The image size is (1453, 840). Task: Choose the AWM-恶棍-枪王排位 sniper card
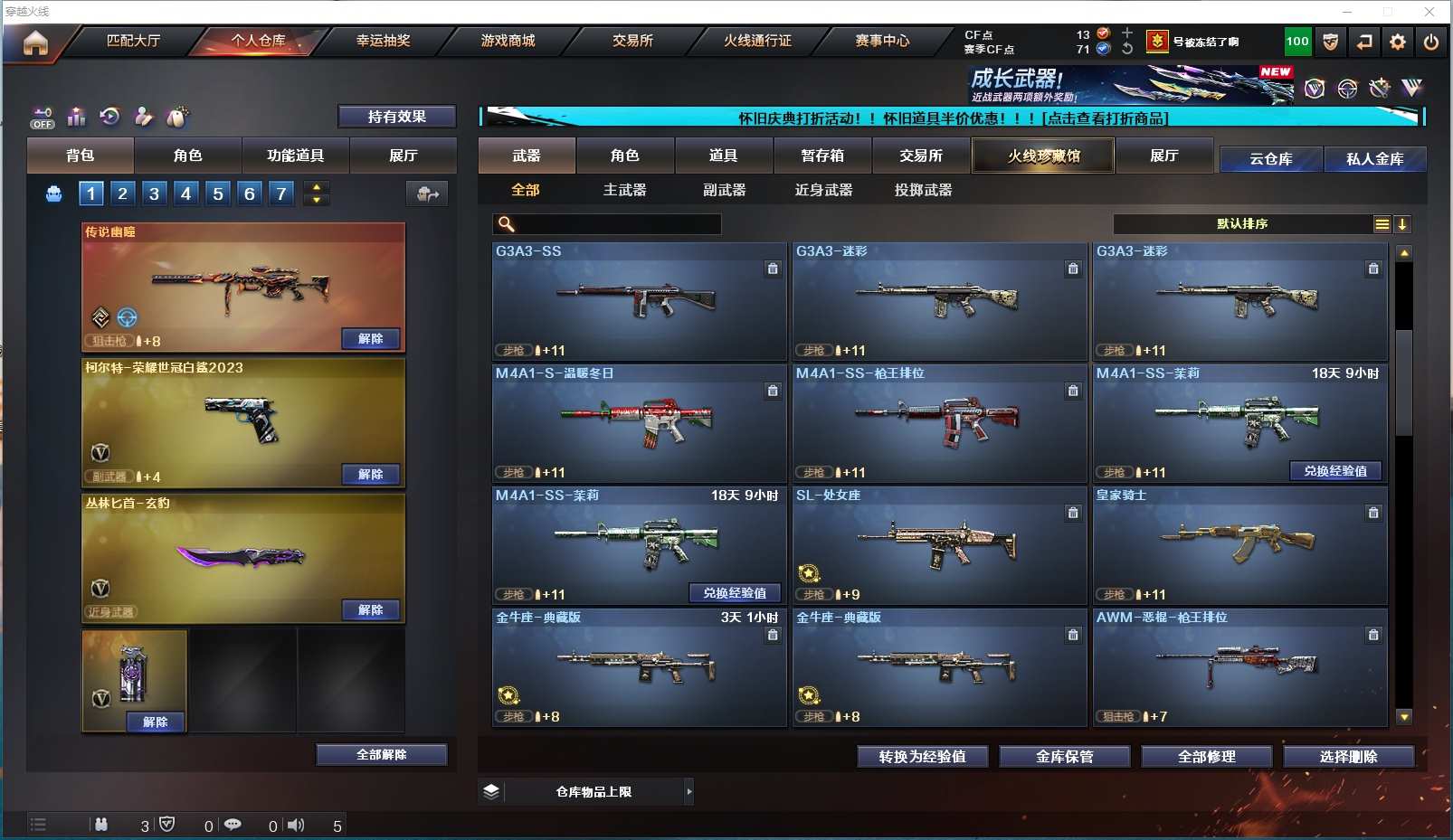pos(1239,667)
